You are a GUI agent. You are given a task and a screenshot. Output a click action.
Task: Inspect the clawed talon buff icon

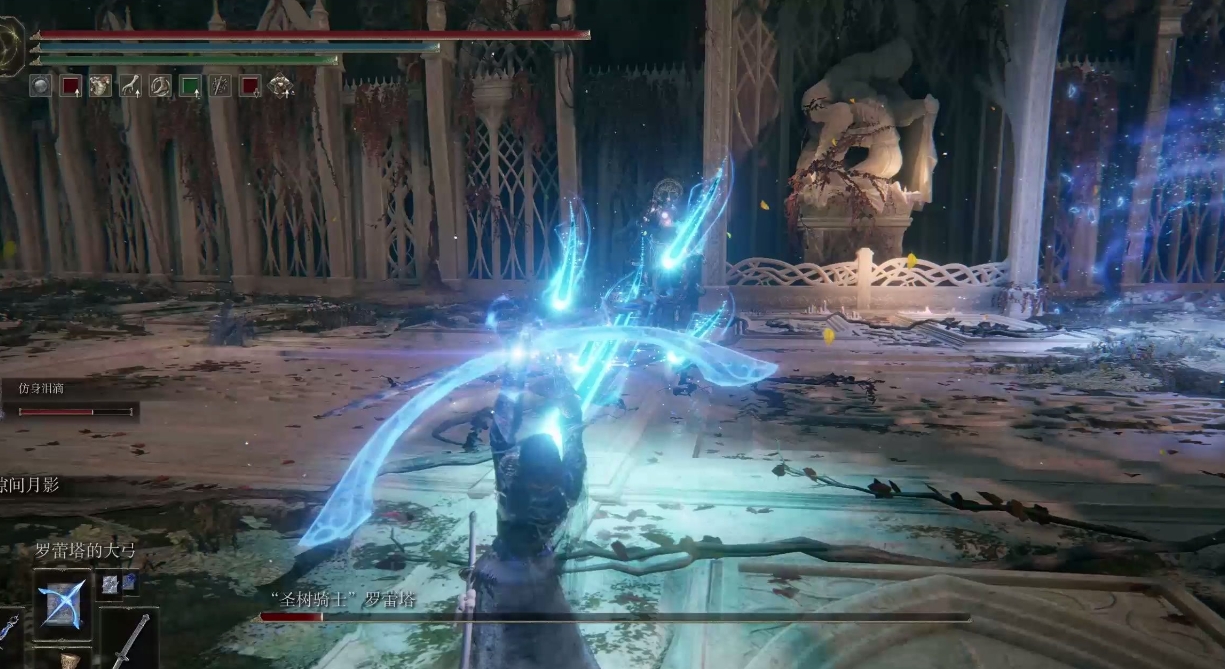pos(130,86)
